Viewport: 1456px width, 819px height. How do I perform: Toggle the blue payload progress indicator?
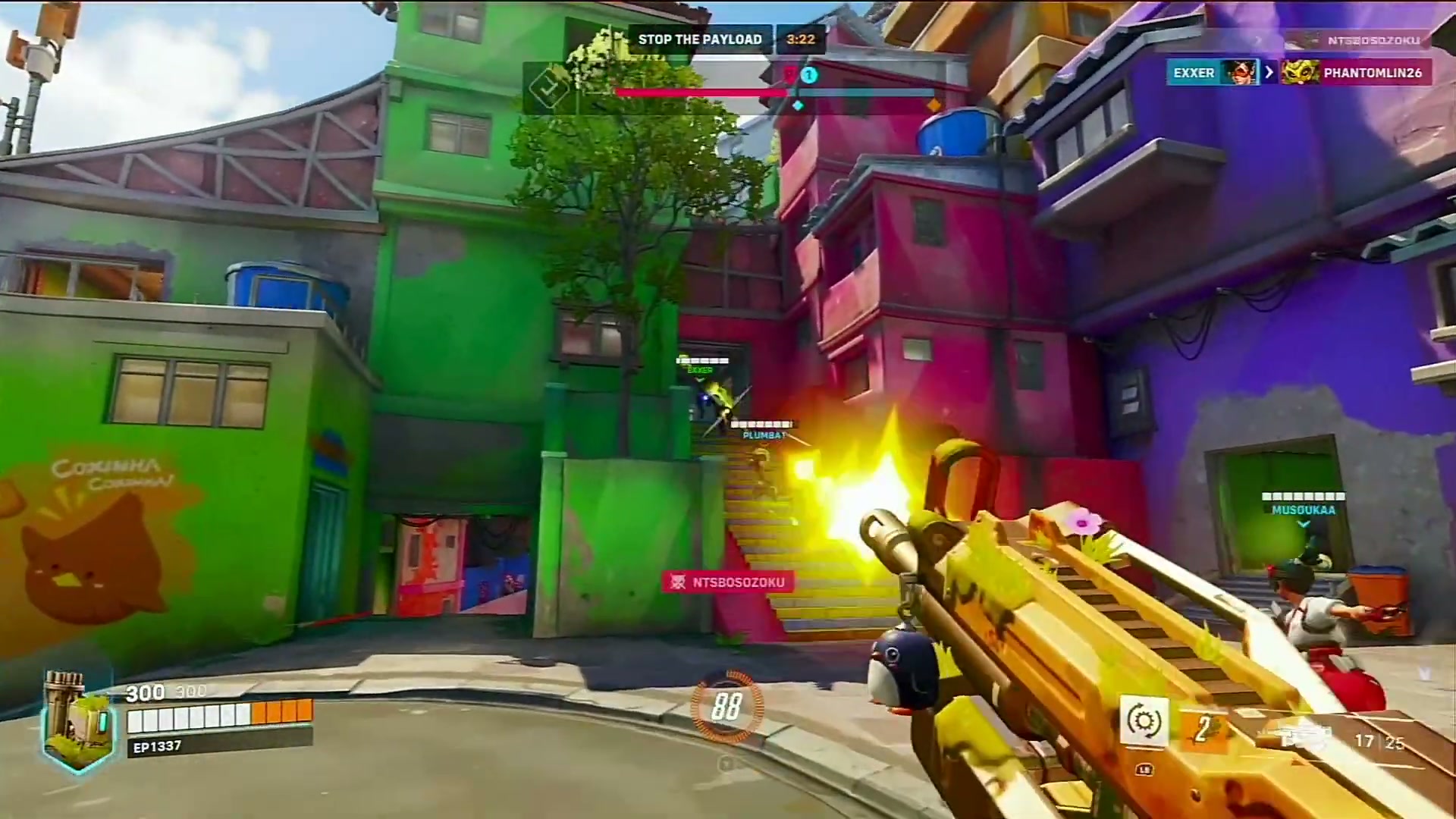[x=809, y=76]
